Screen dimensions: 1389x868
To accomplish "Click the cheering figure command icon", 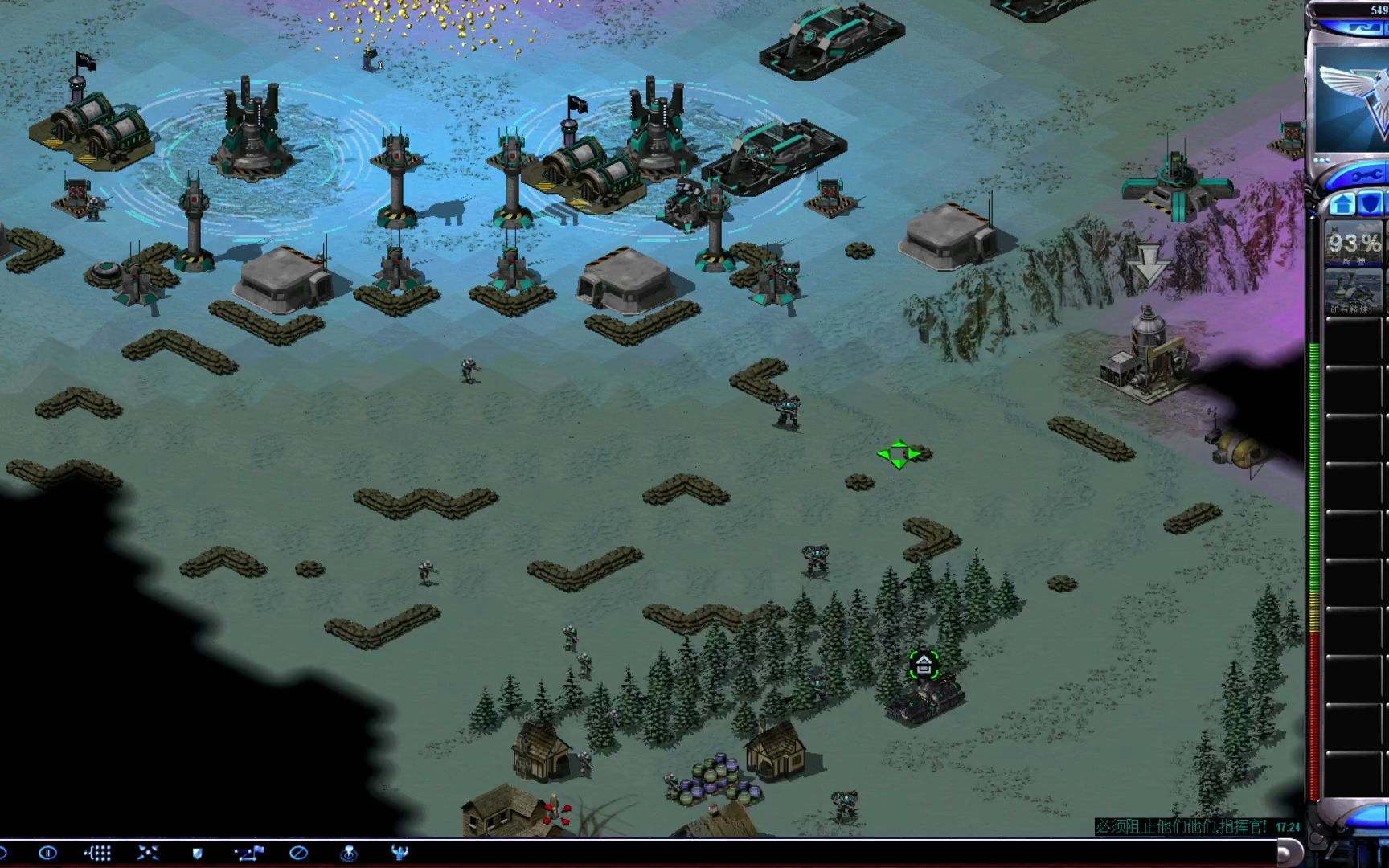I will [x=399, y=853].
